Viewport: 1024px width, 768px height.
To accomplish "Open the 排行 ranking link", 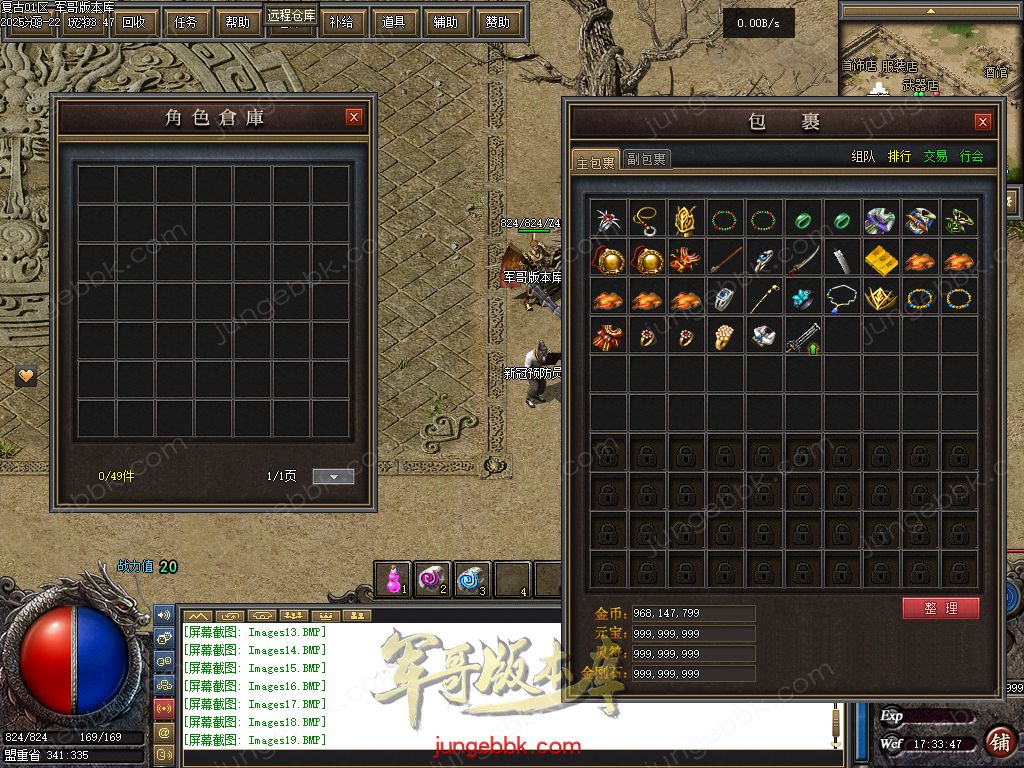I will (899, 156).
